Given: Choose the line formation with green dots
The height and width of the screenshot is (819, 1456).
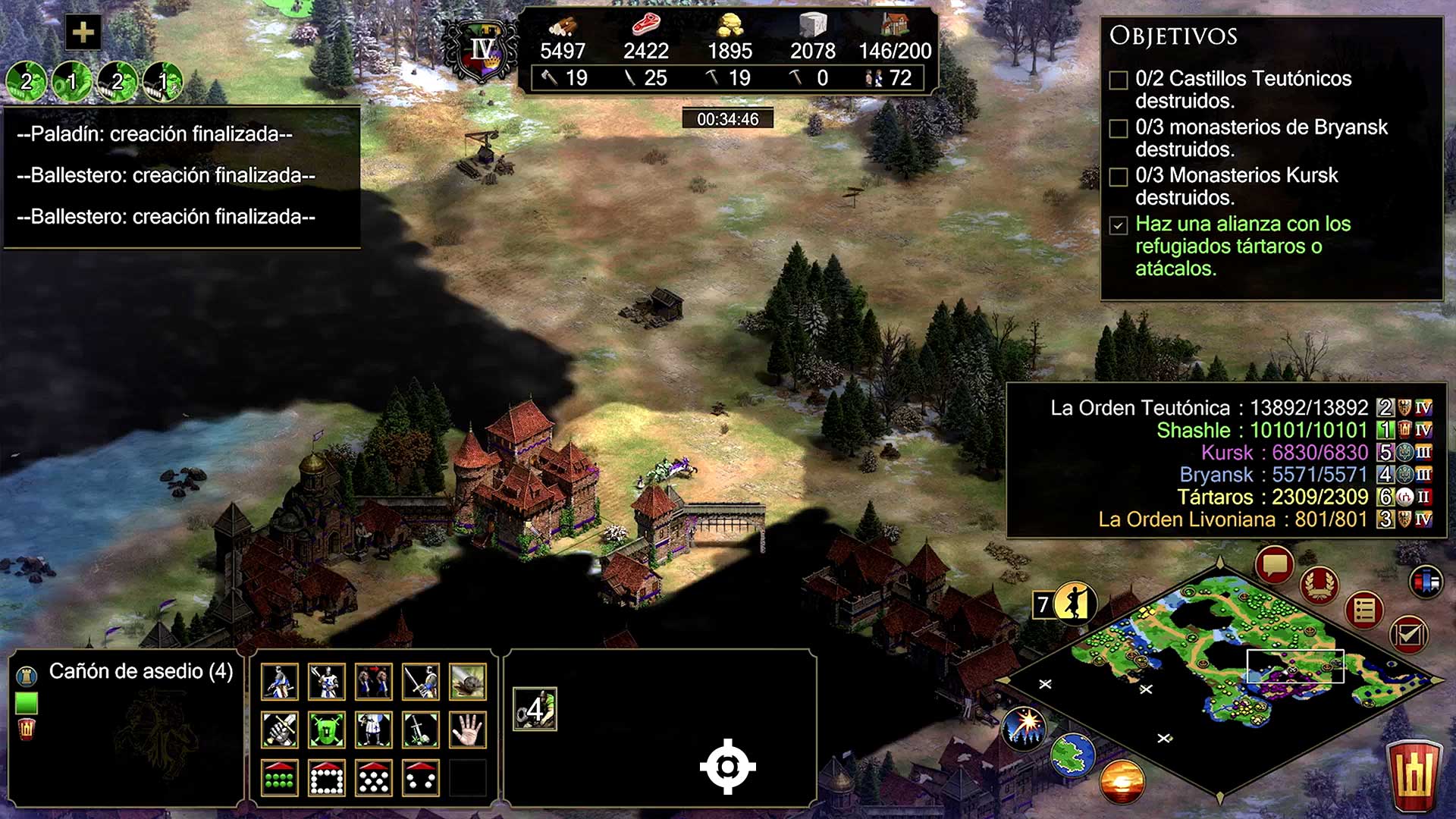Looking at the screenshot, I should pyautogui.click(x=279, y=778).
